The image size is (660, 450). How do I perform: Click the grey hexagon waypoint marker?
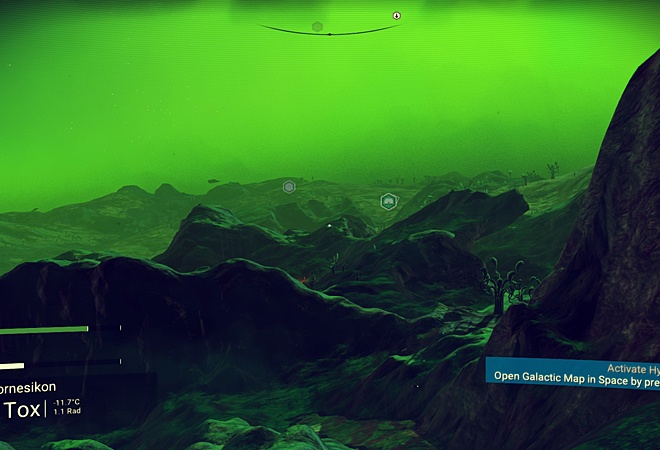[289, 187]
